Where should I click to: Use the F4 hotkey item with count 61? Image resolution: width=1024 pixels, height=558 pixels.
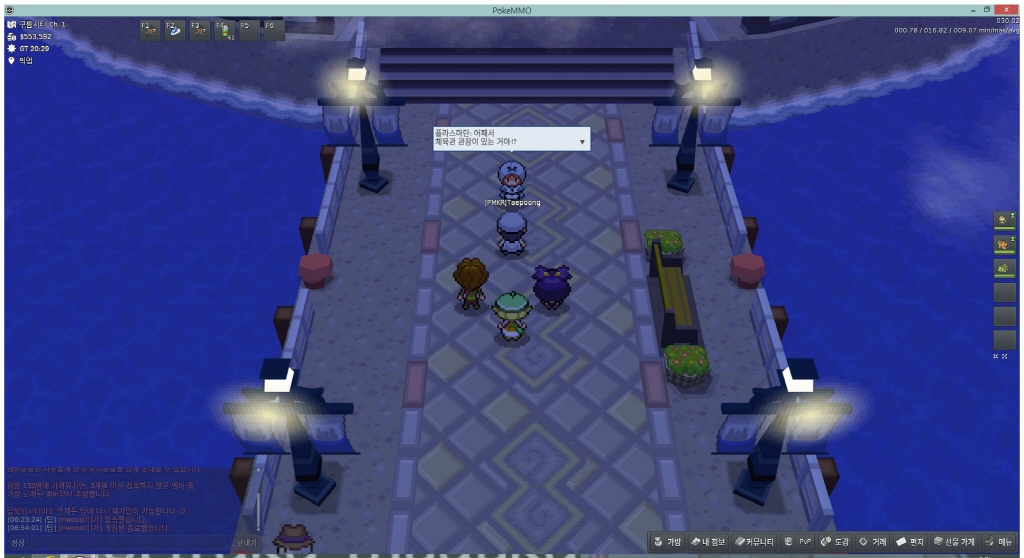point(224,30)
